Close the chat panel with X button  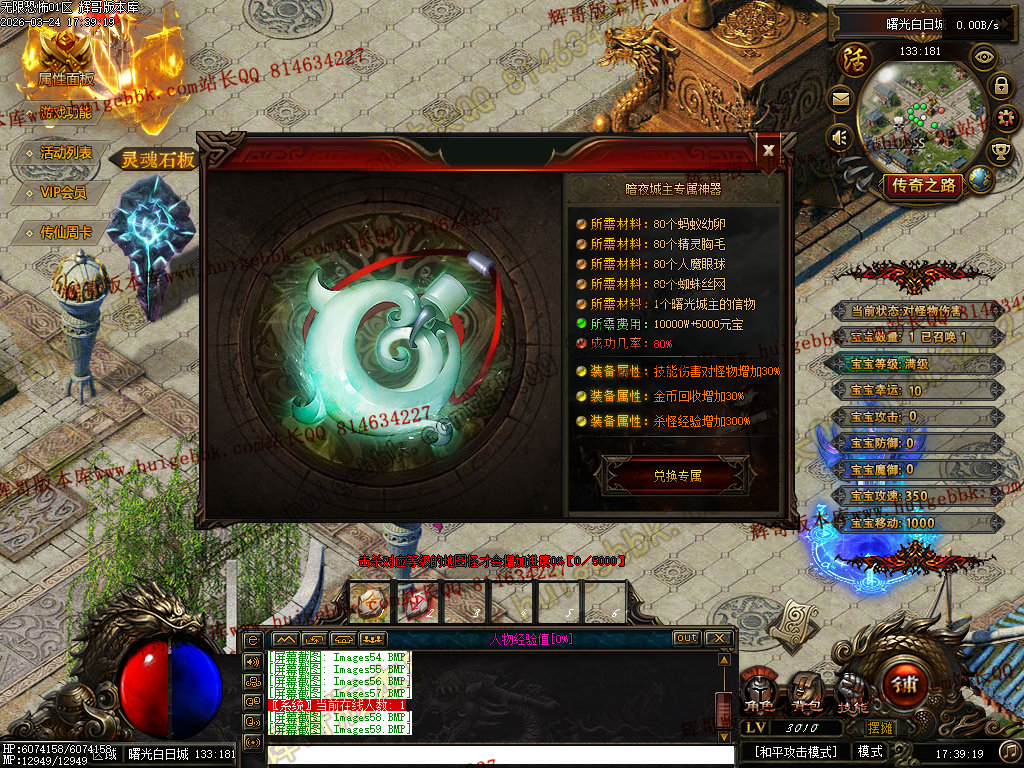click(718, 638)
